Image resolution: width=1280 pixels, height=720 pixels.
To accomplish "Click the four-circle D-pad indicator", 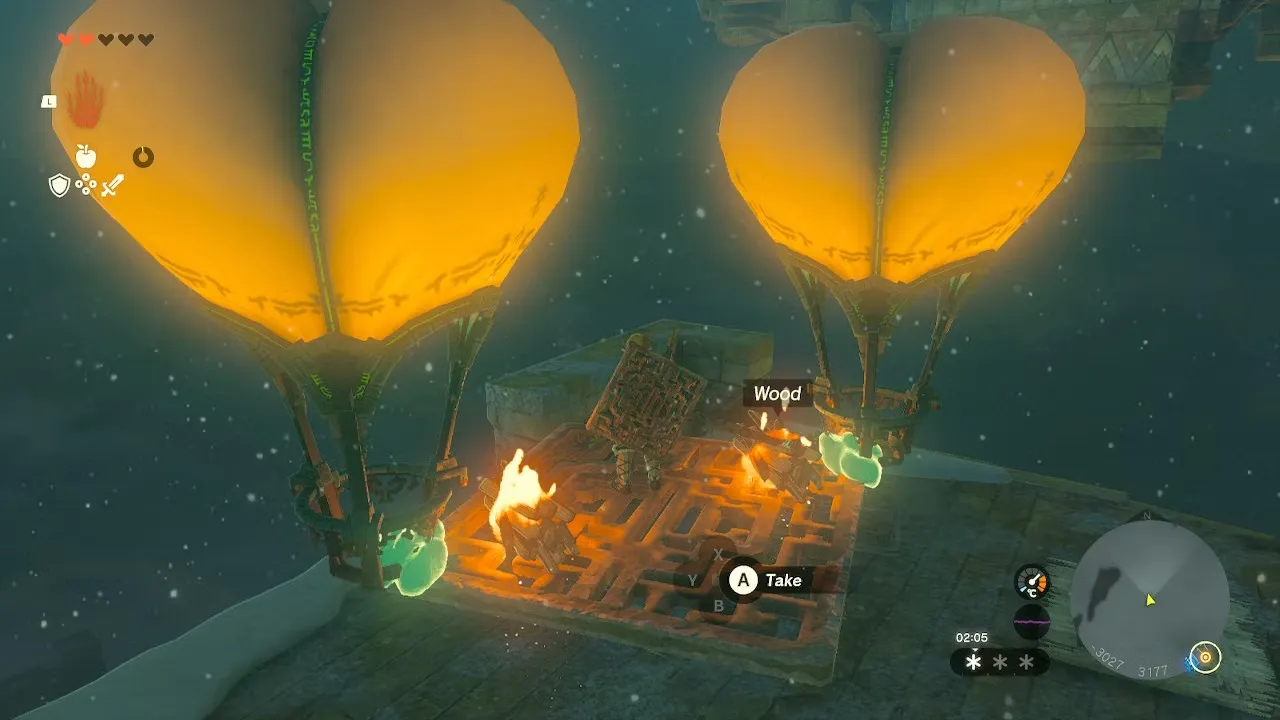I will [x=86, y=185].
